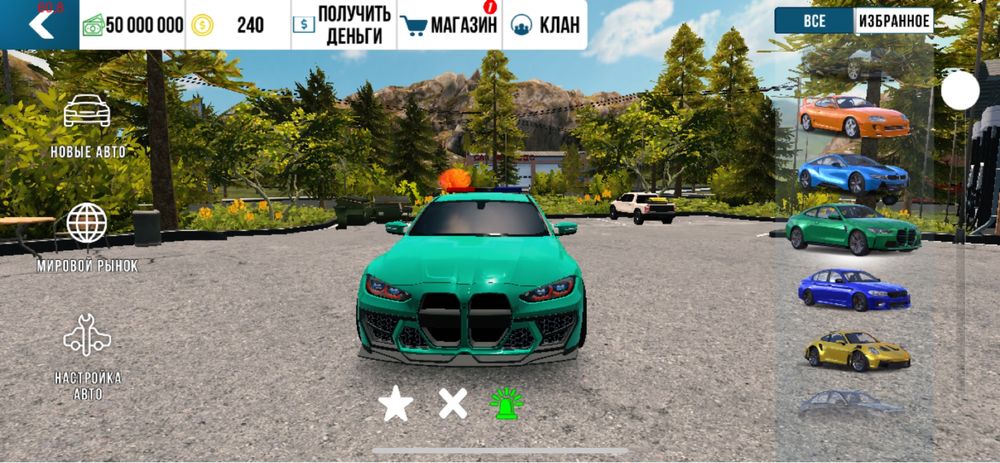Select the yellow Porsche thumbnail

pyautogui.click(x=856, y=349)
